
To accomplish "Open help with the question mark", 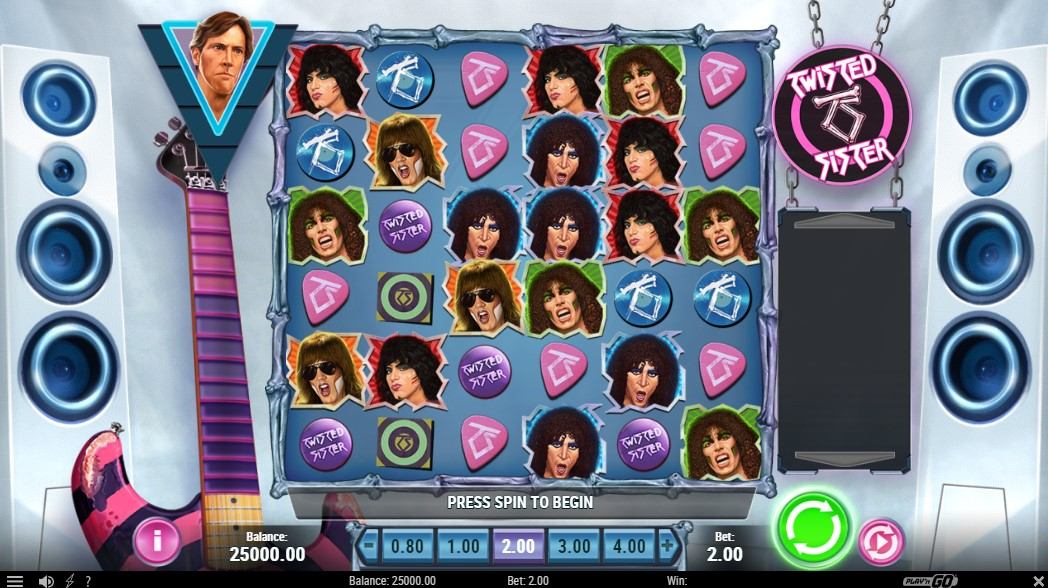I will point(88,580).
